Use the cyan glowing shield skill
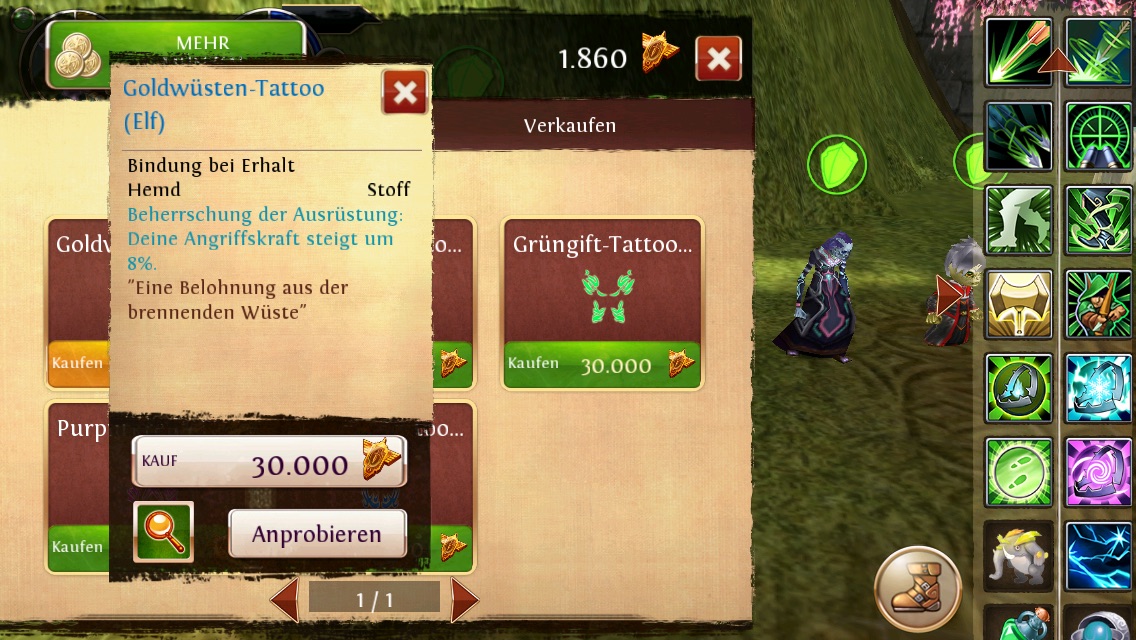The width and height of the screenshot is (1136, 640). (x=1099, y=388)
